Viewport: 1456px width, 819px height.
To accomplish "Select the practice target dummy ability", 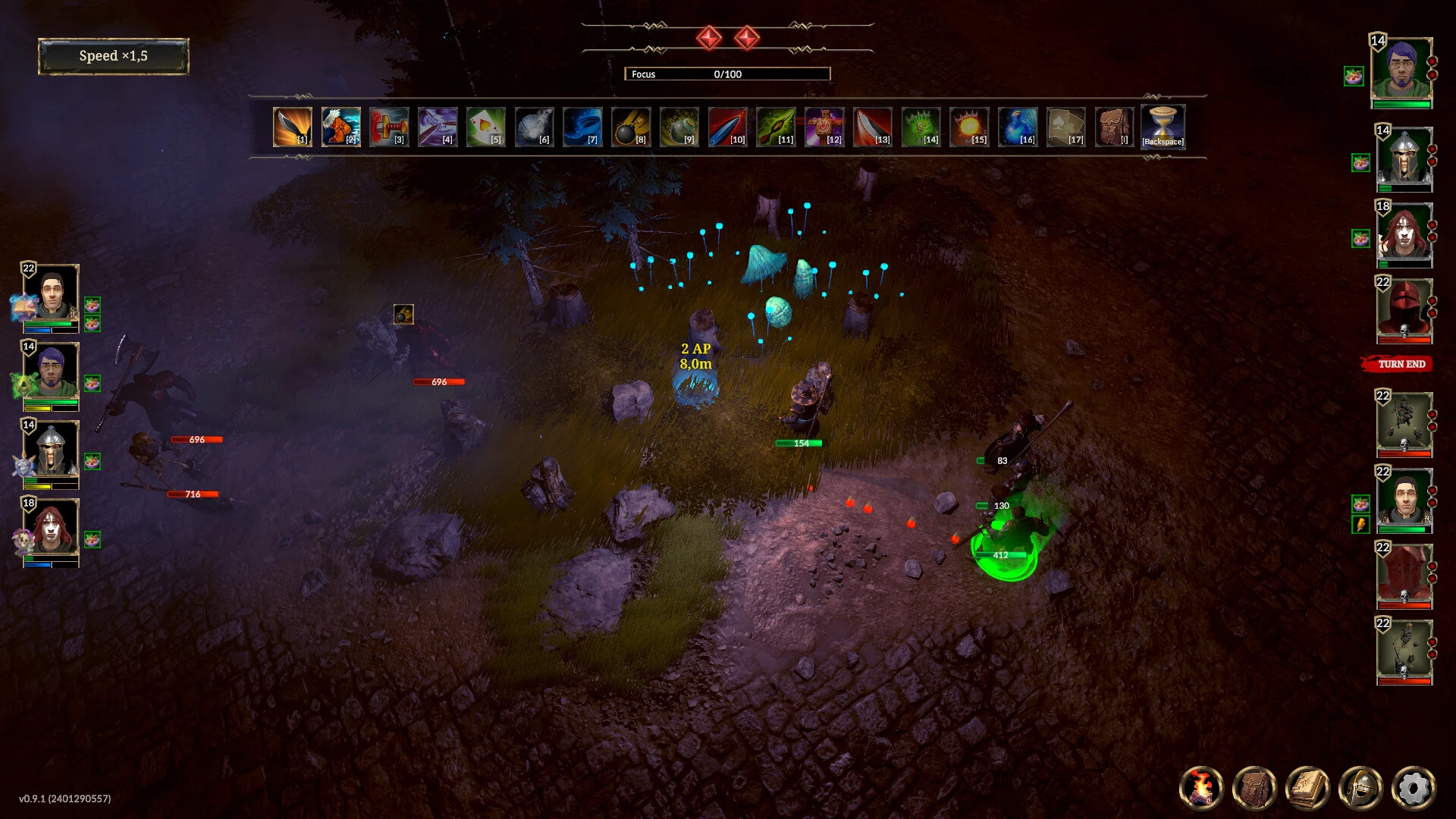I will click(x=824, y=126).
